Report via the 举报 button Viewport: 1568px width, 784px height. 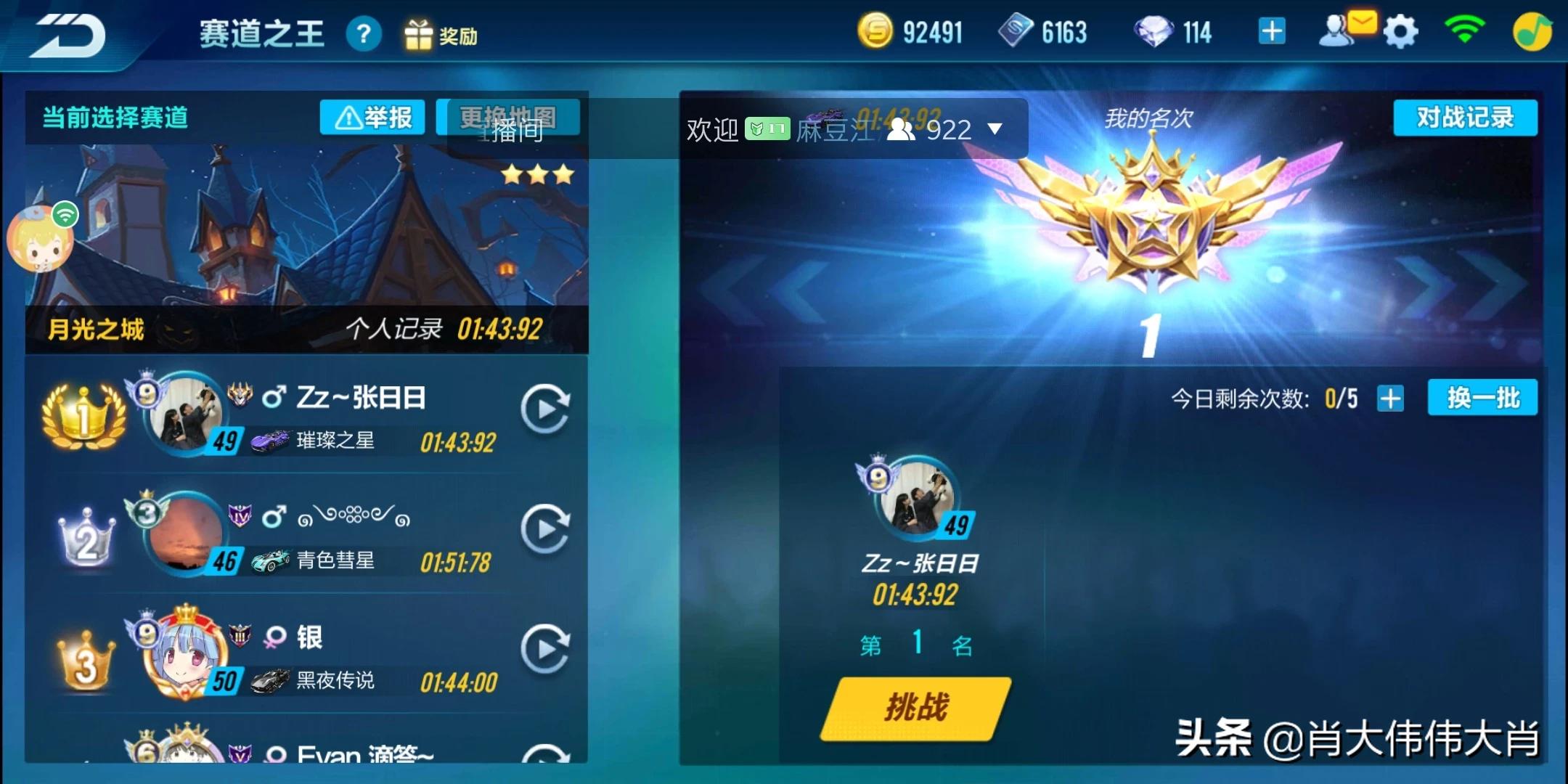pos(372,116)
